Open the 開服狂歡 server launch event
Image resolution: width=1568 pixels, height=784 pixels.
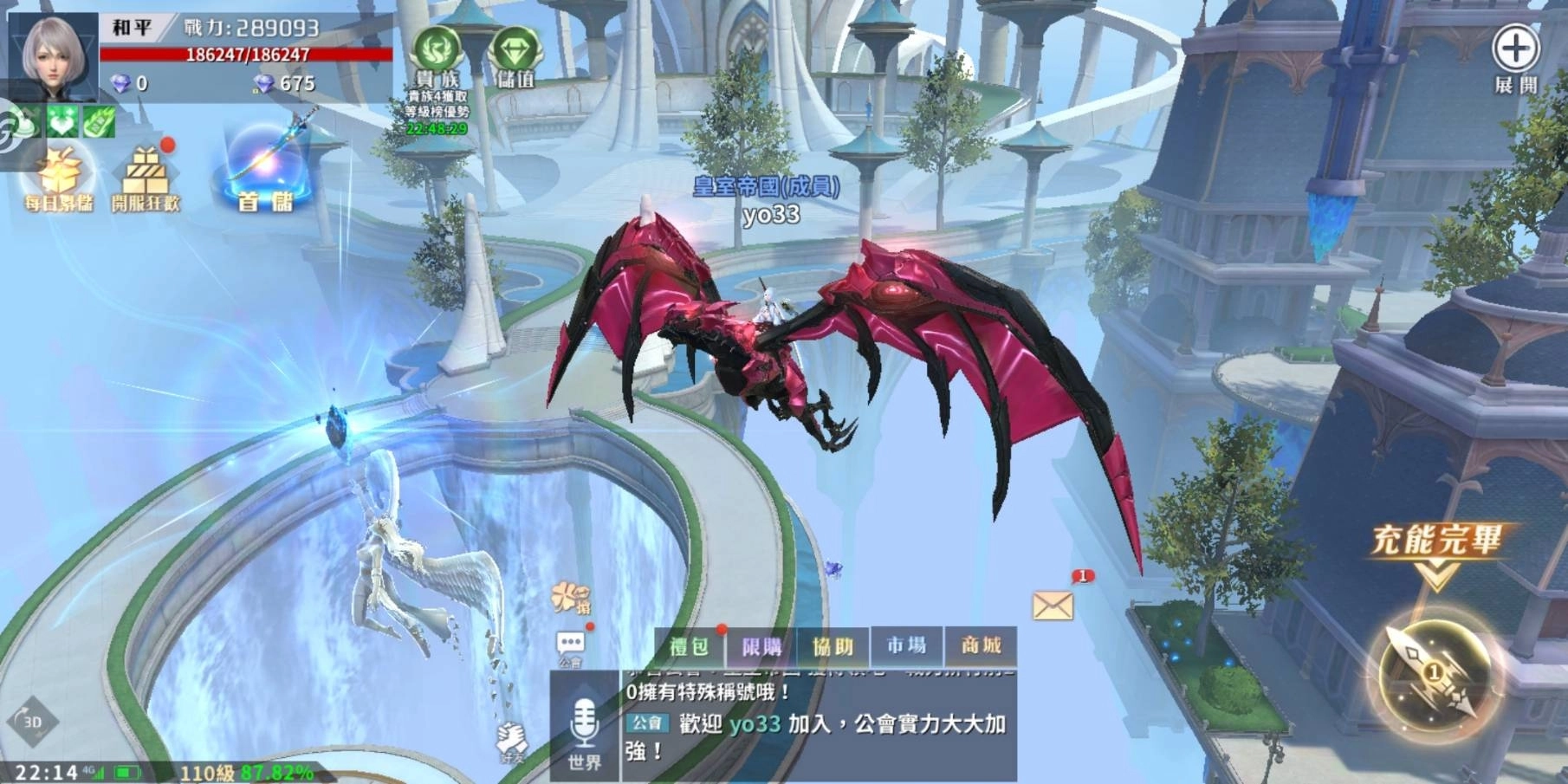click(146, 180)
